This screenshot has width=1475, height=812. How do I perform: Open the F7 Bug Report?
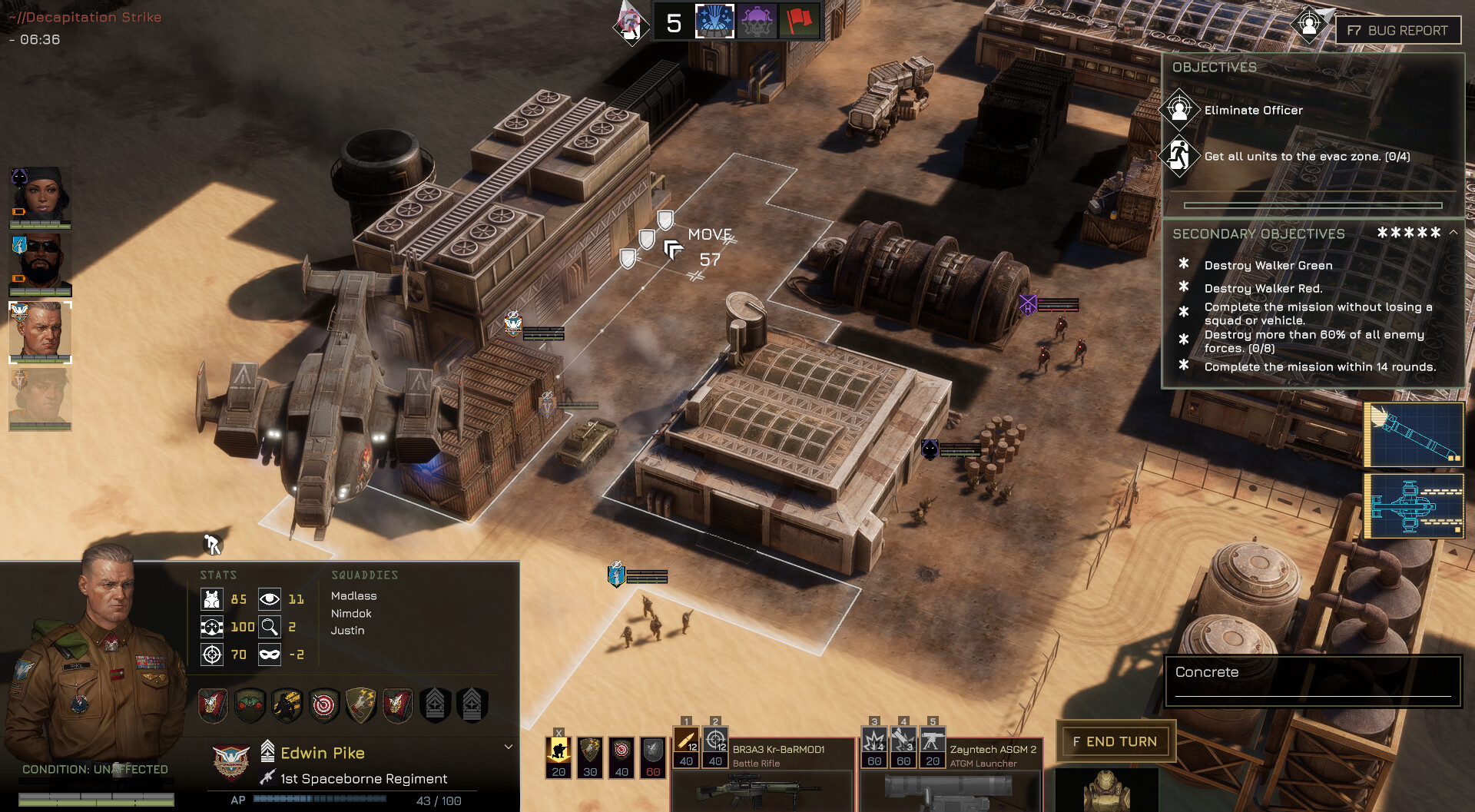1397,31
